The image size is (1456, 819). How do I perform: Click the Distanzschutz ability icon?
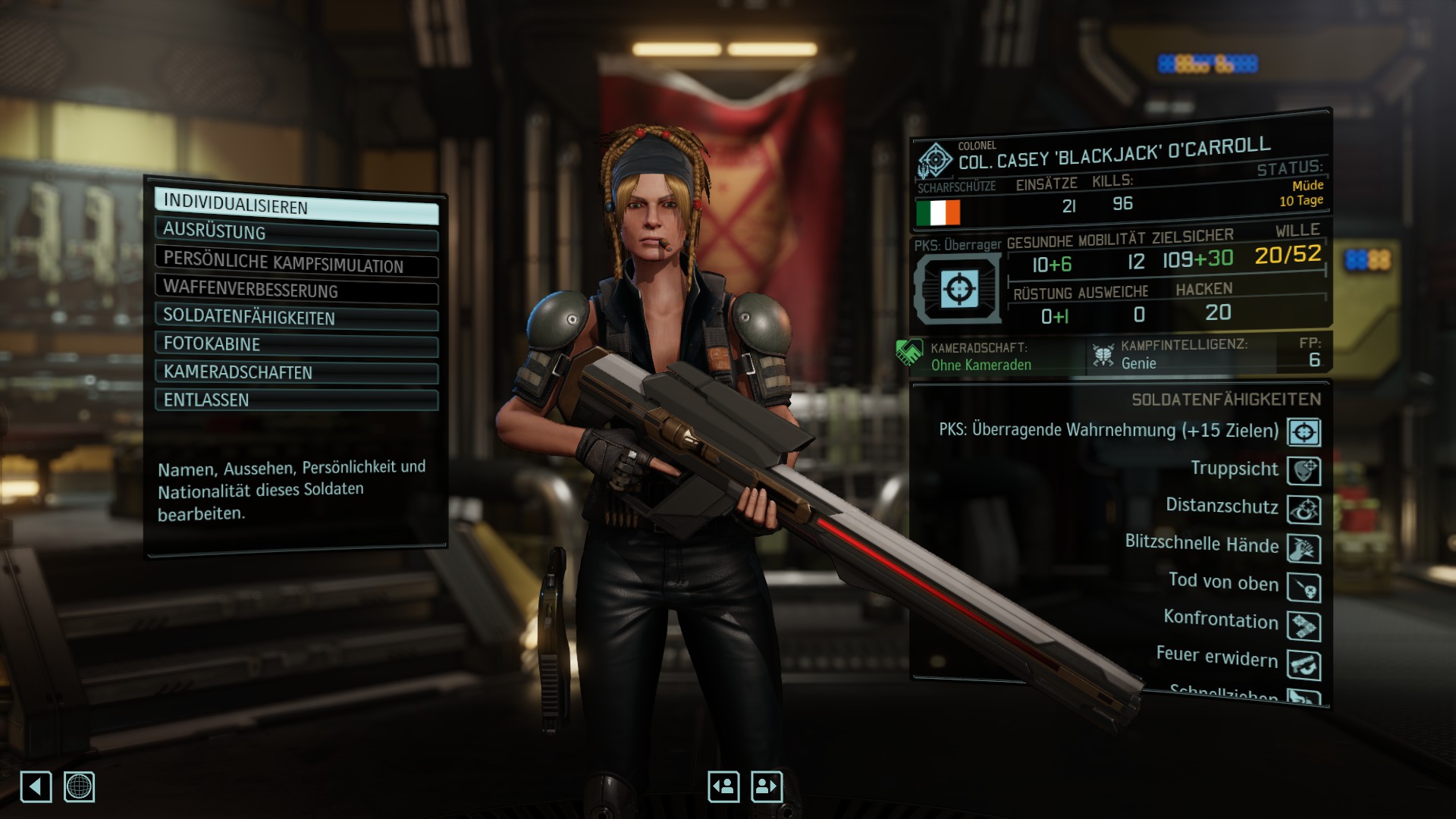(1304, 510)
